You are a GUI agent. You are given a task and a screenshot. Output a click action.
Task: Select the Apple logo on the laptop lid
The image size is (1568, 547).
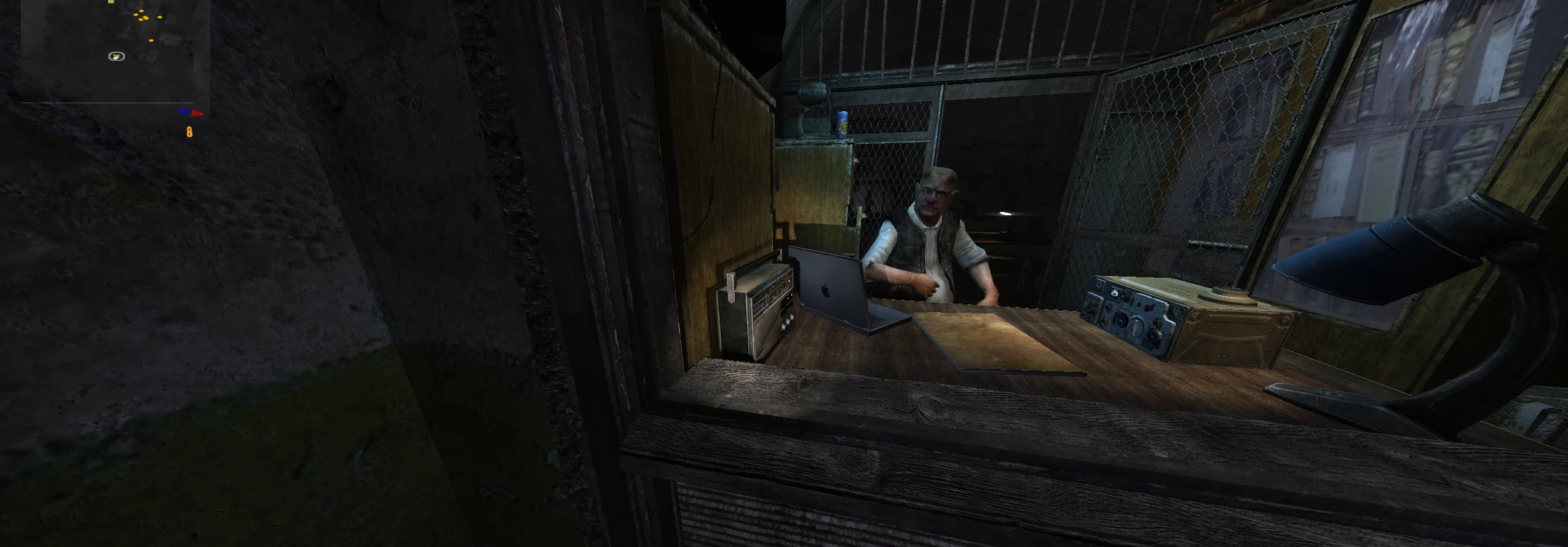[825, 290]
